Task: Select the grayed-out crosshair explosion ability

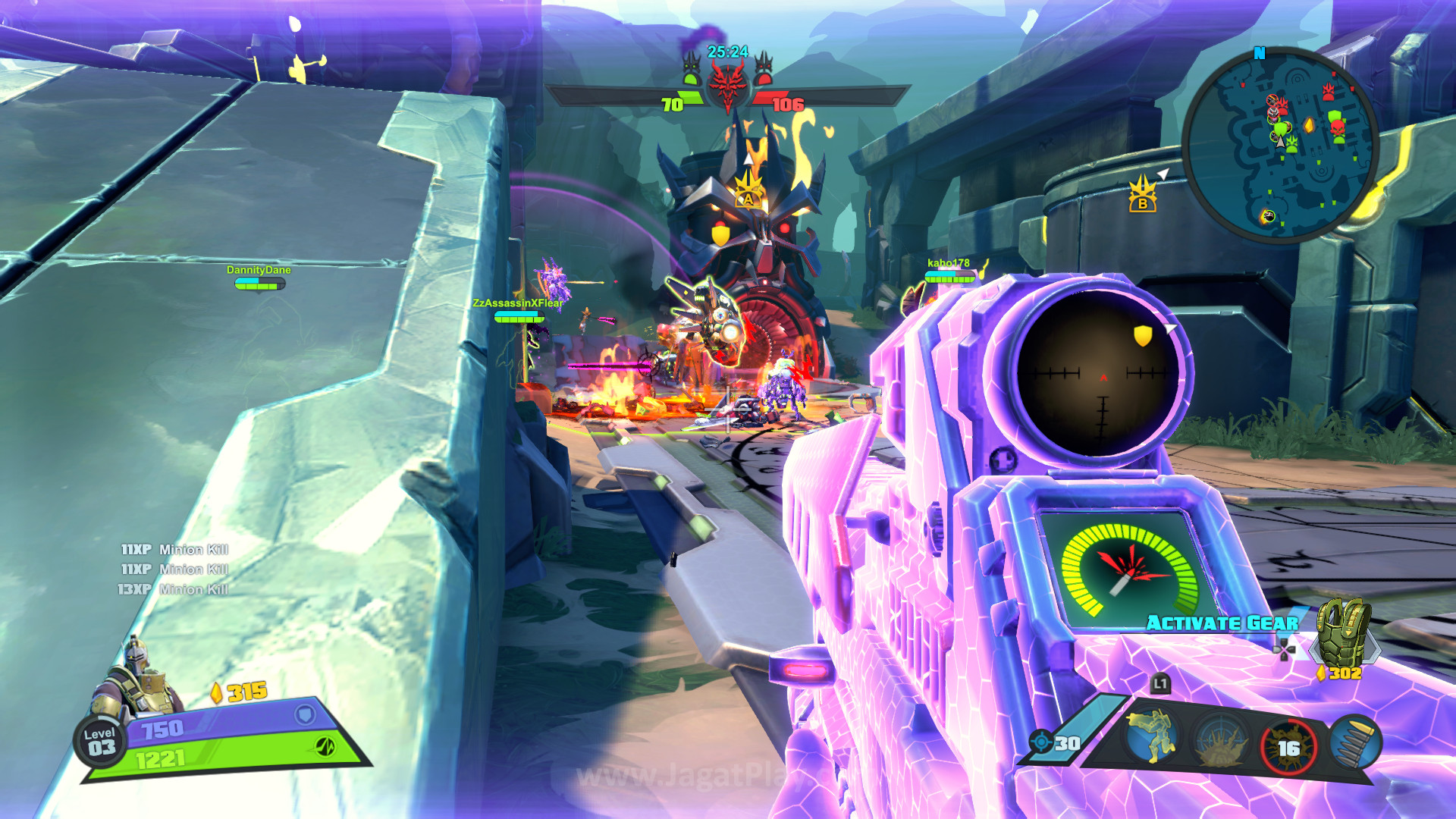Action: [x=1220, y=741]
